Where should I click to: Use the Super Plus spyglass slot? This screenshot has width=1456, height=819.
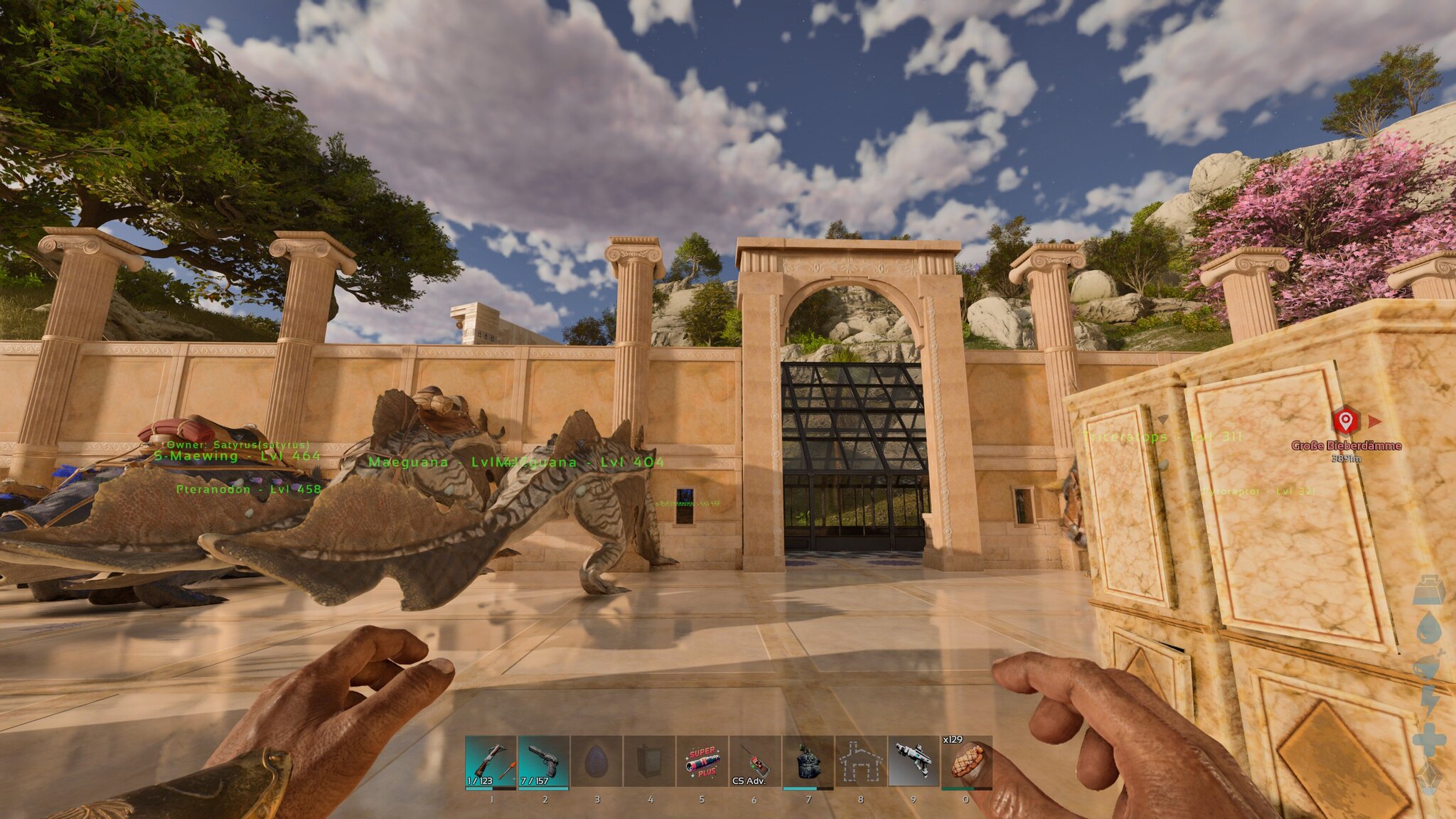(702, 762)
